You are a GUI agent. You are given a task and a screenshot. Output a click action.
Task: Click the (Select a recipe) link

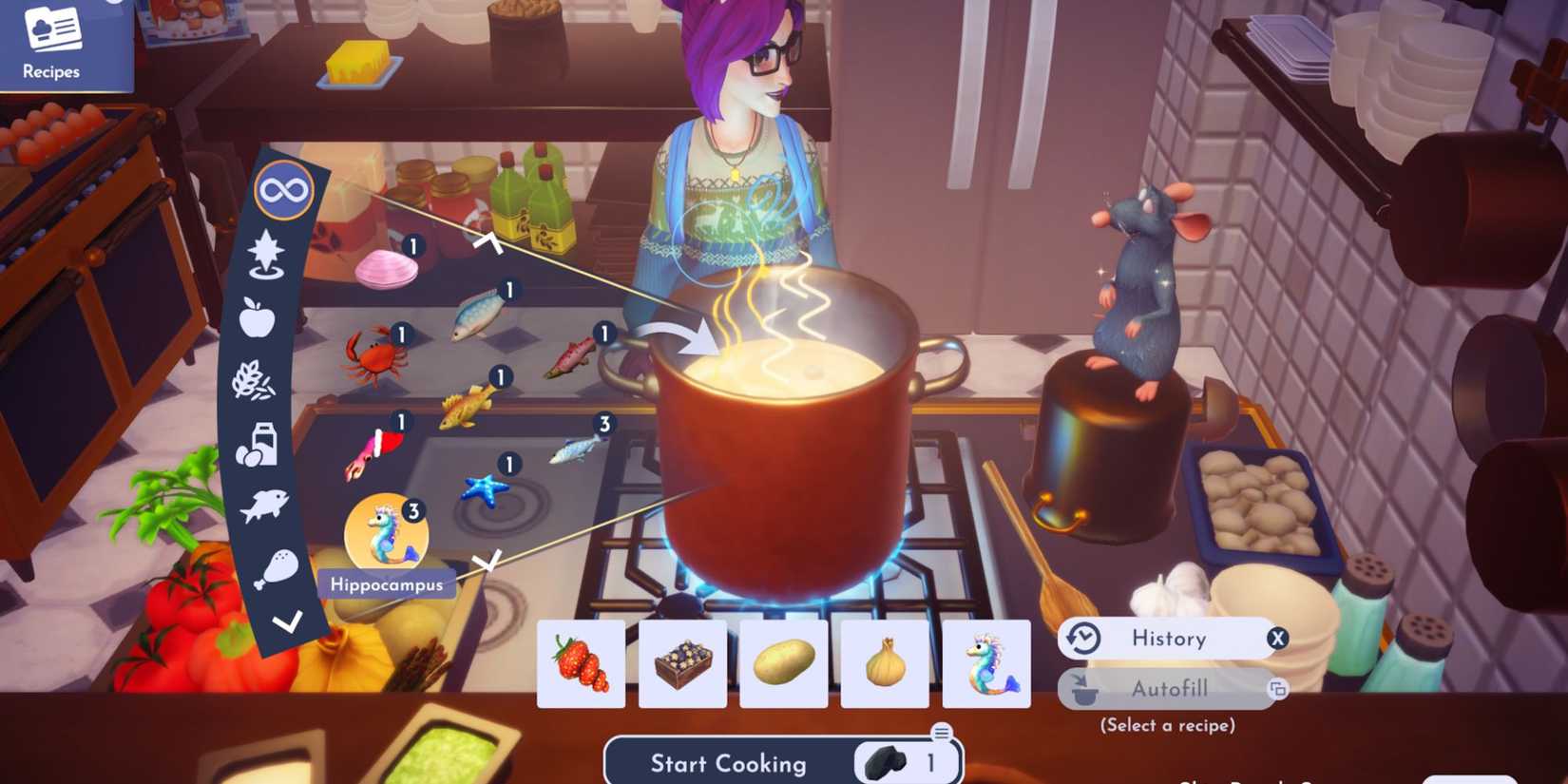point(1168,724)
